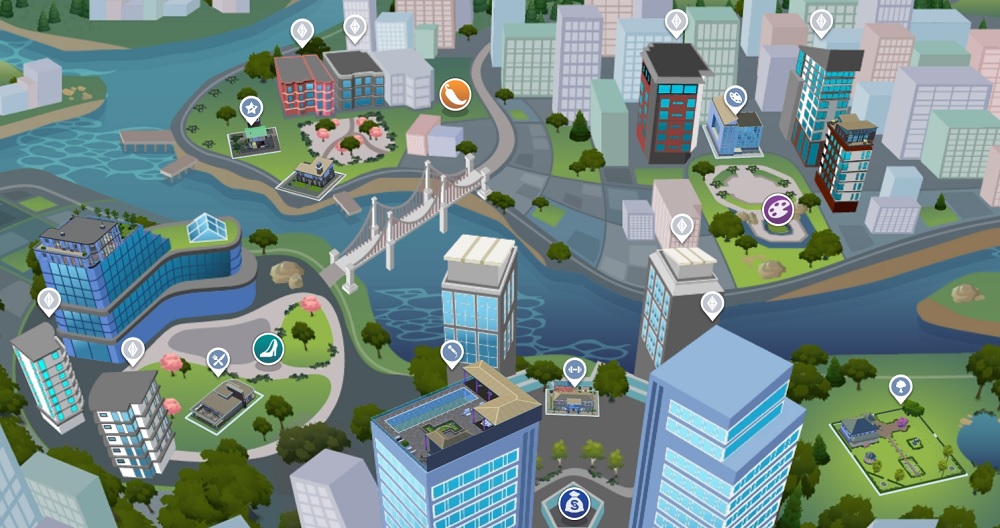Select the star lot map pin
The width and height of the screenshot is (1000, 528).
coord(251,109)
